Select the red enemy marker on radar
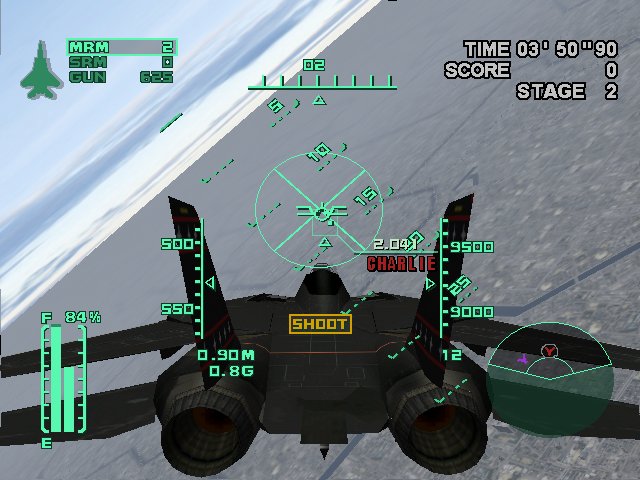Viewport: 640px width, 480px height. click(549, 351)
